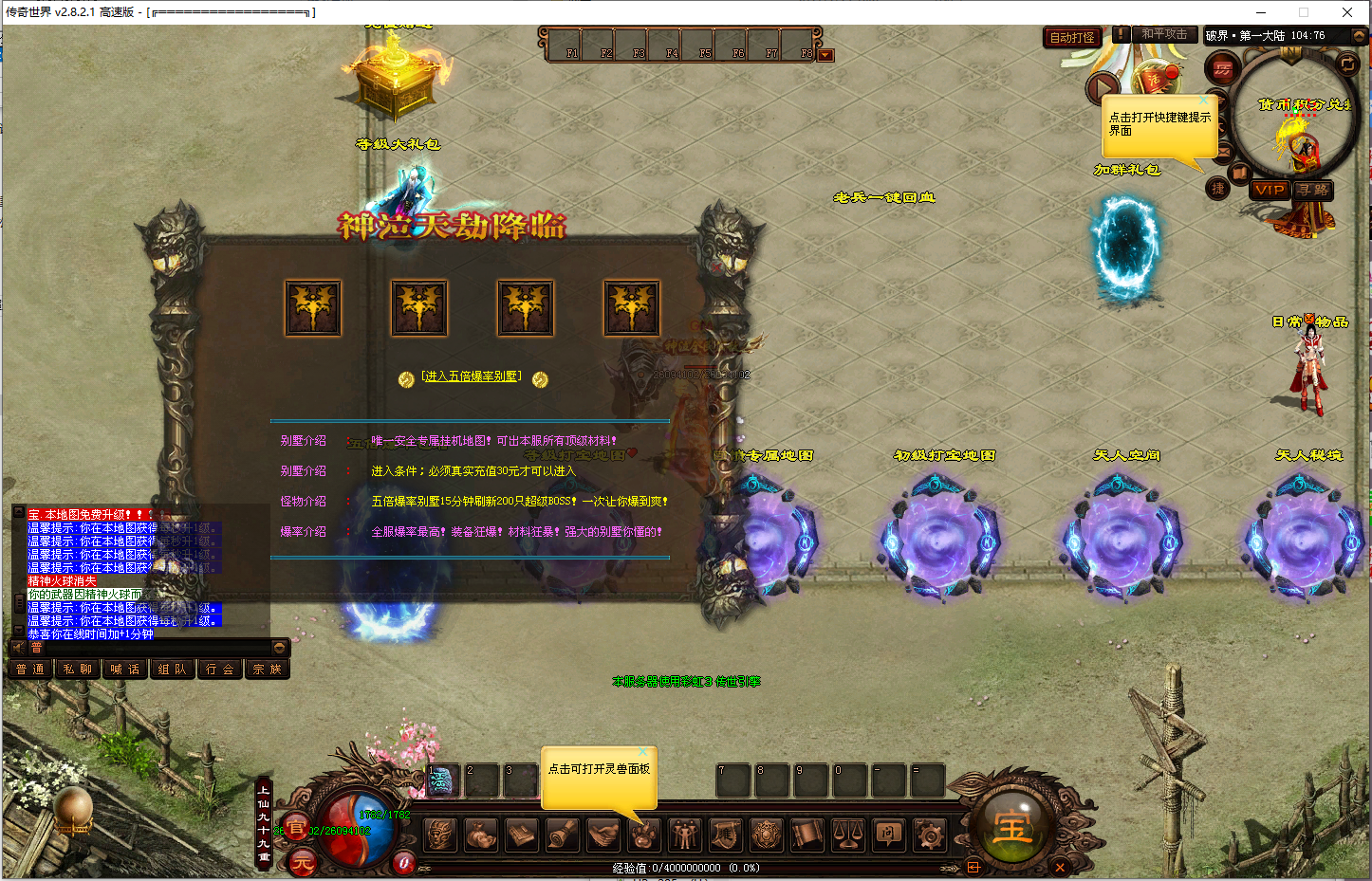
Task: Activate the 寻路 pathfinding button
Action: 1313,190
